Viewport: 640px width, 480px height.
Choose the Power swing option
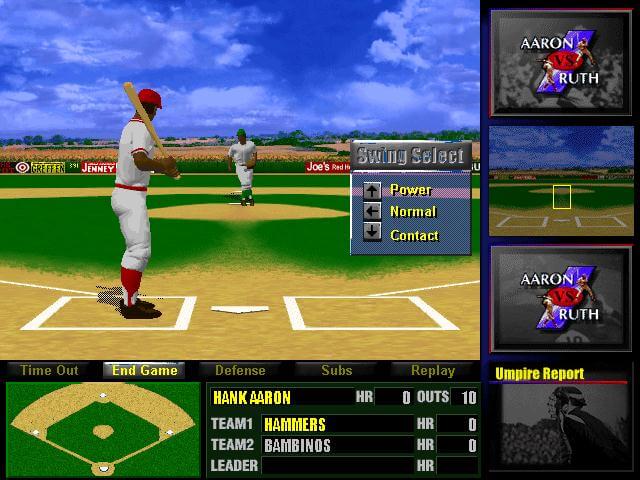(x=411, y=189)
